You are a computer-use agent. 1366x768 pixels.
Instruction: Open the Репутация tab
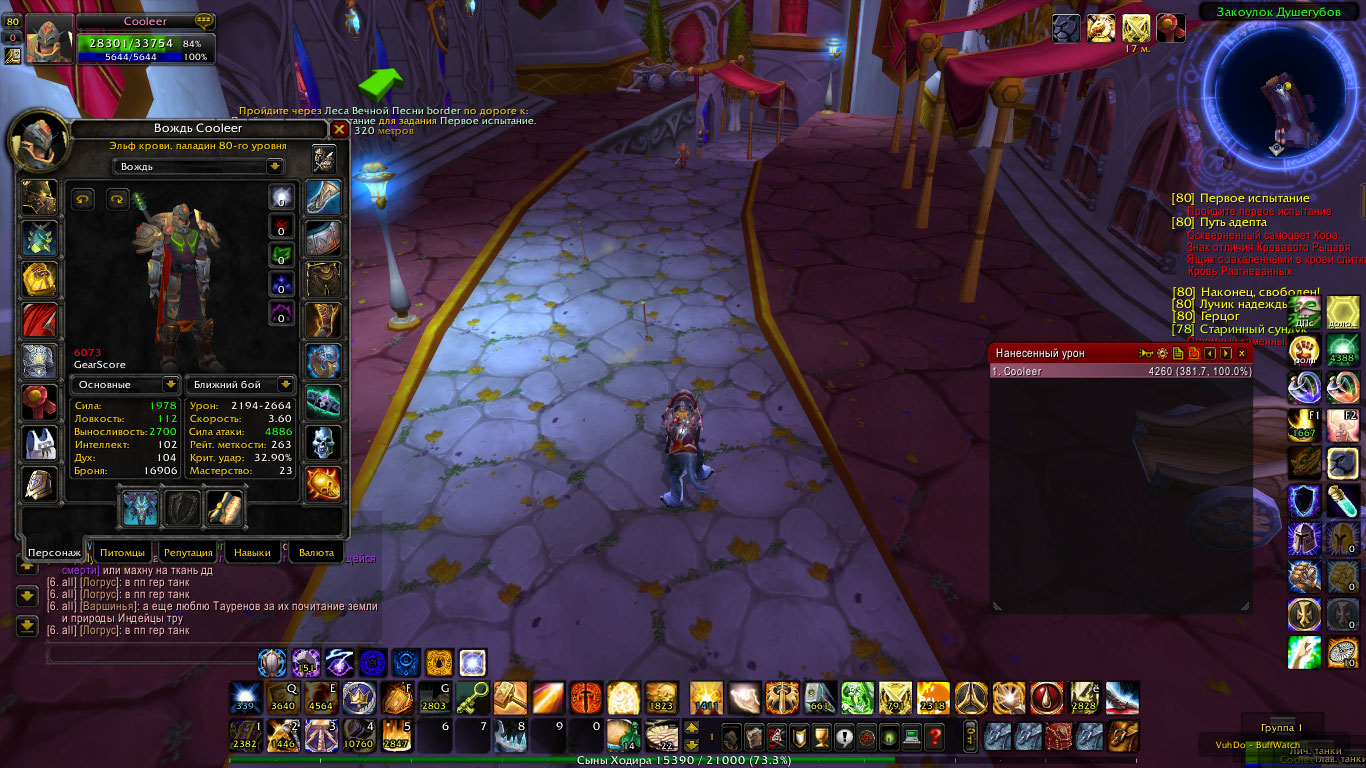188,552
